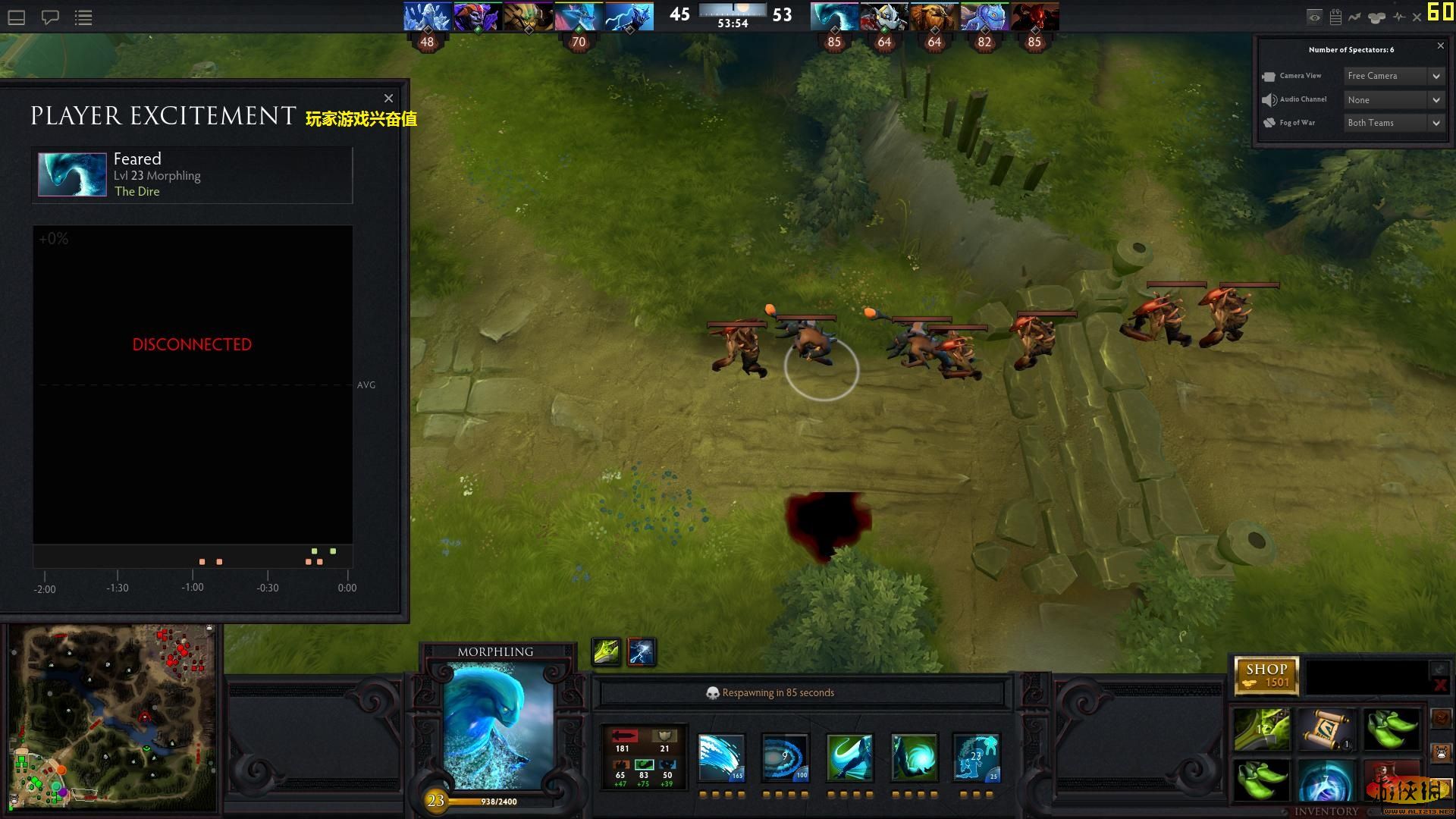Select Feared's hero entry in Player Excitement
This screenshot has width=1456, height=819.
[192, 174]
